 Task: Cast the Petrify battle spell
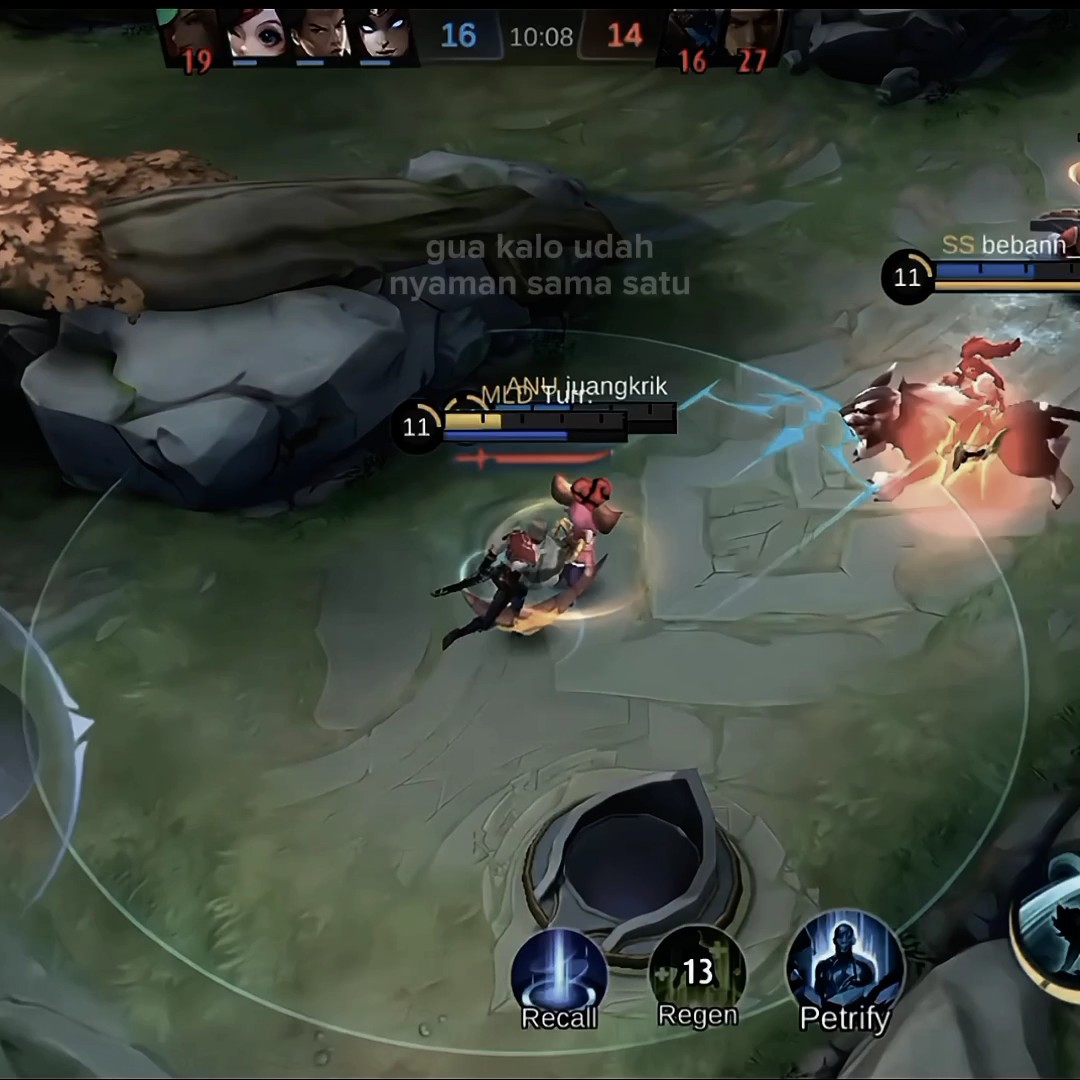click(844, 968)
